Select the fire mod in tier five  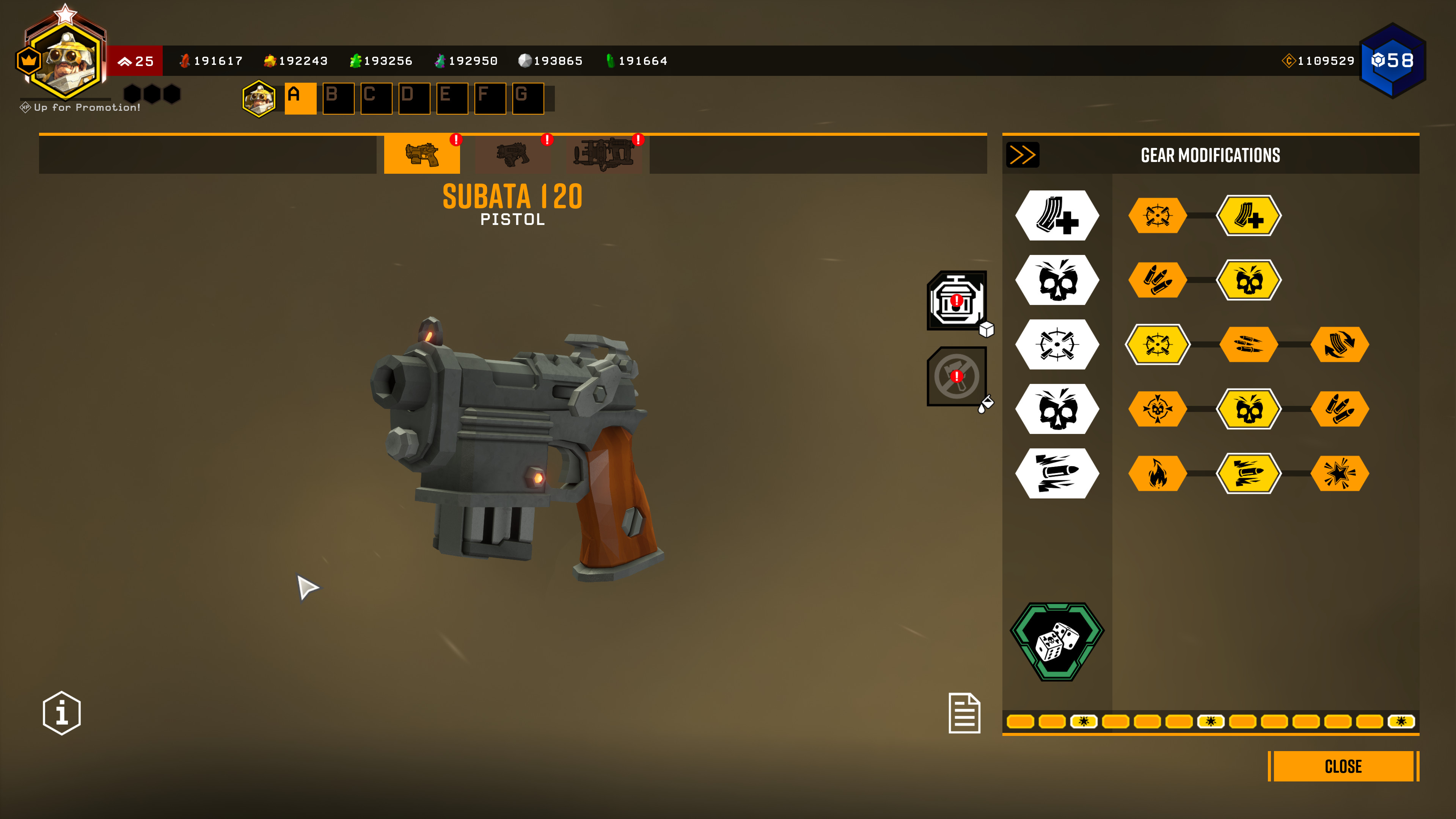click(x=1158, y=473)
